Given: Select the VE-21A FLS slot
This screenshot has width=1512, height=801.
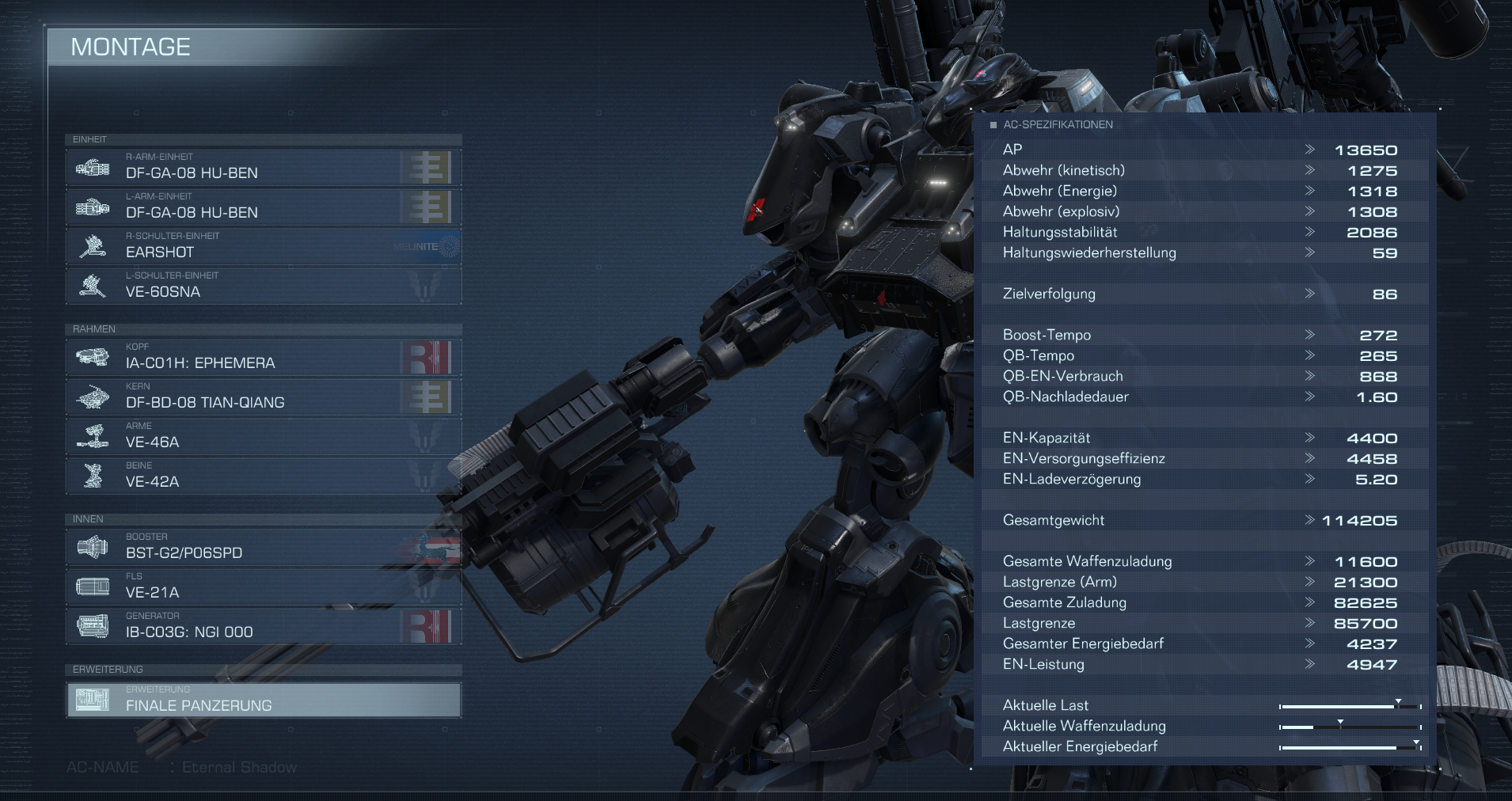Looking at the screenshot, I should coord(264,587).
